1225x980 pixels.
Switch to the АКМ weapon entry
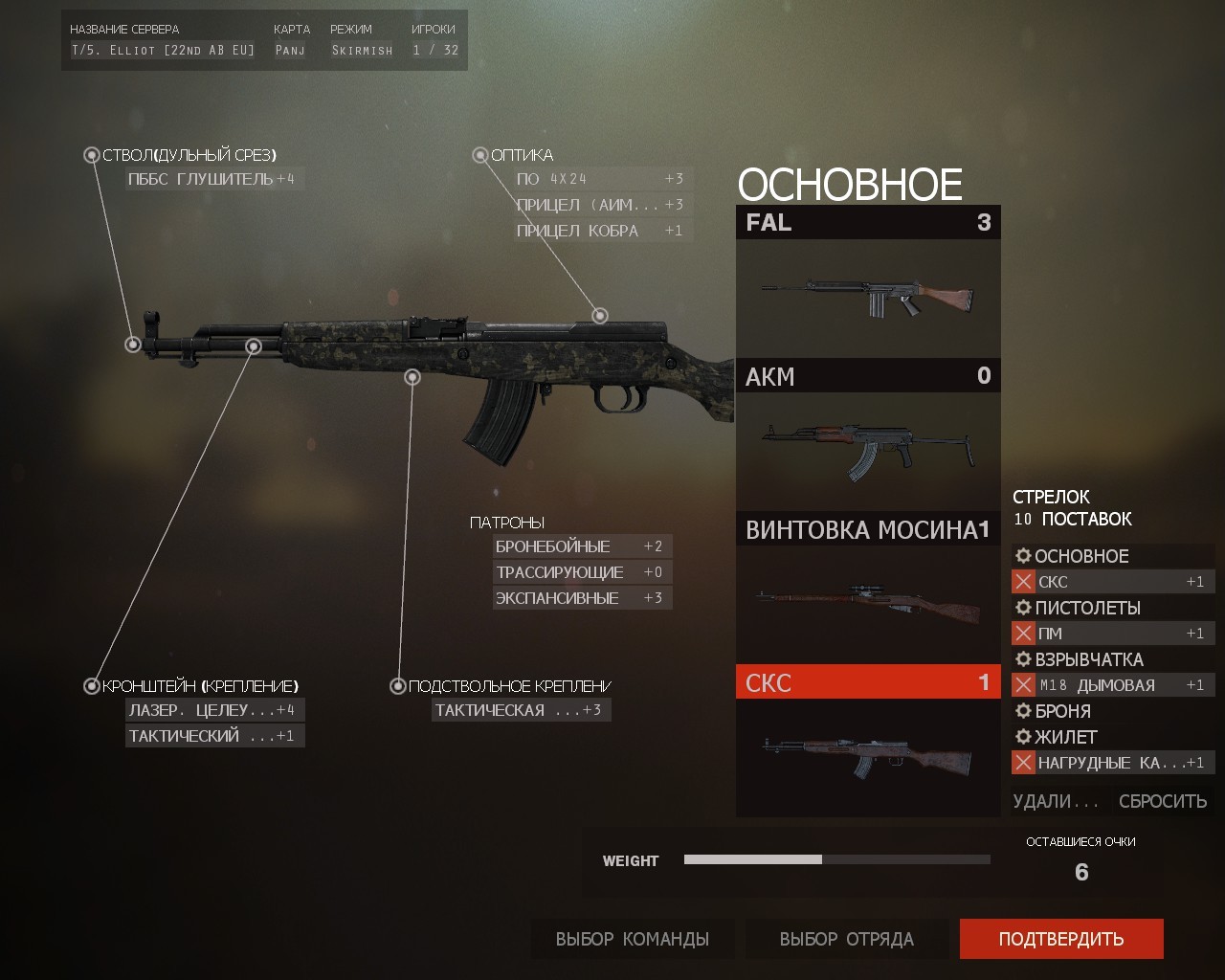point(866,376)
